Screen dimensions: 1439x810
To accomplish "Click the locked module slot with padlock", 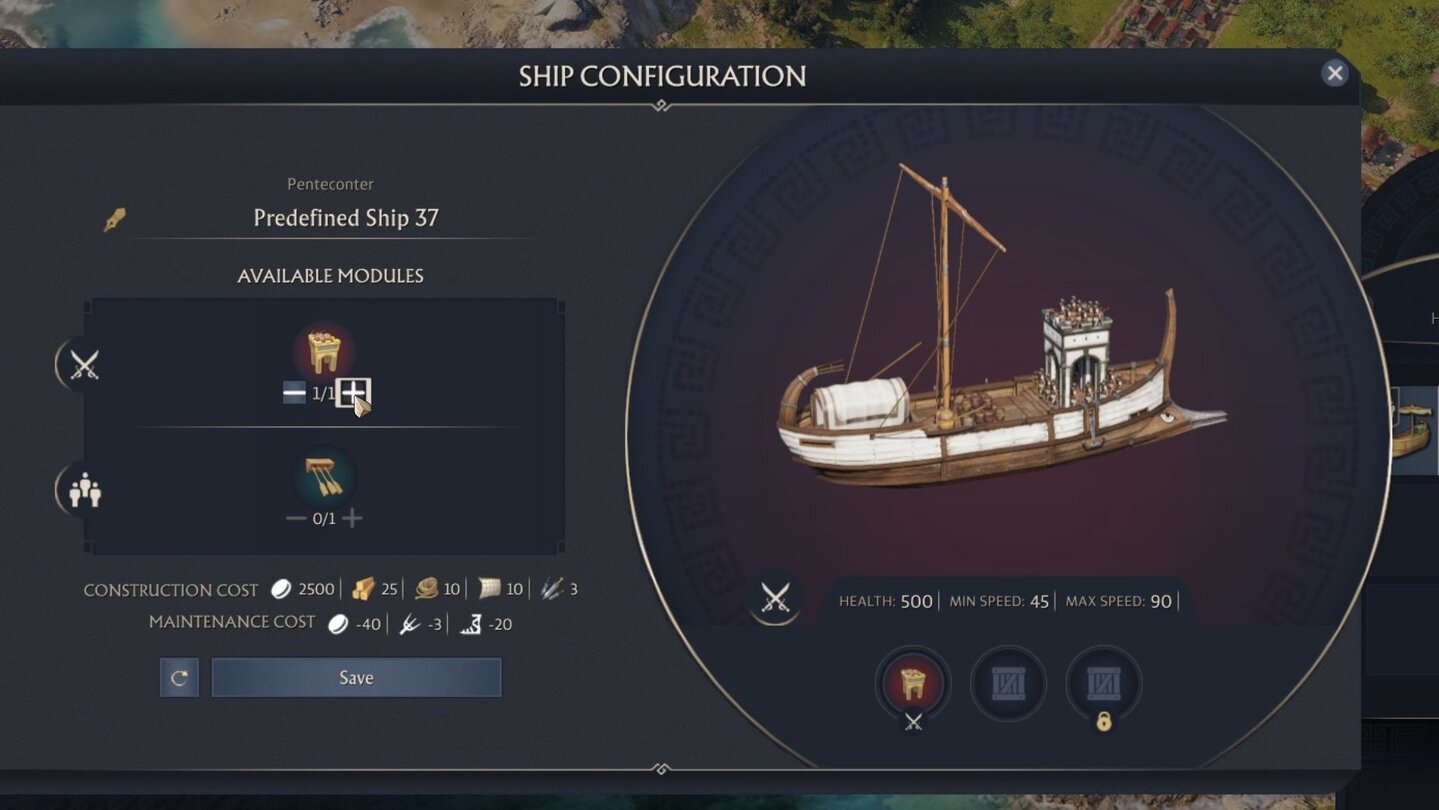I will pos(1103,684).
